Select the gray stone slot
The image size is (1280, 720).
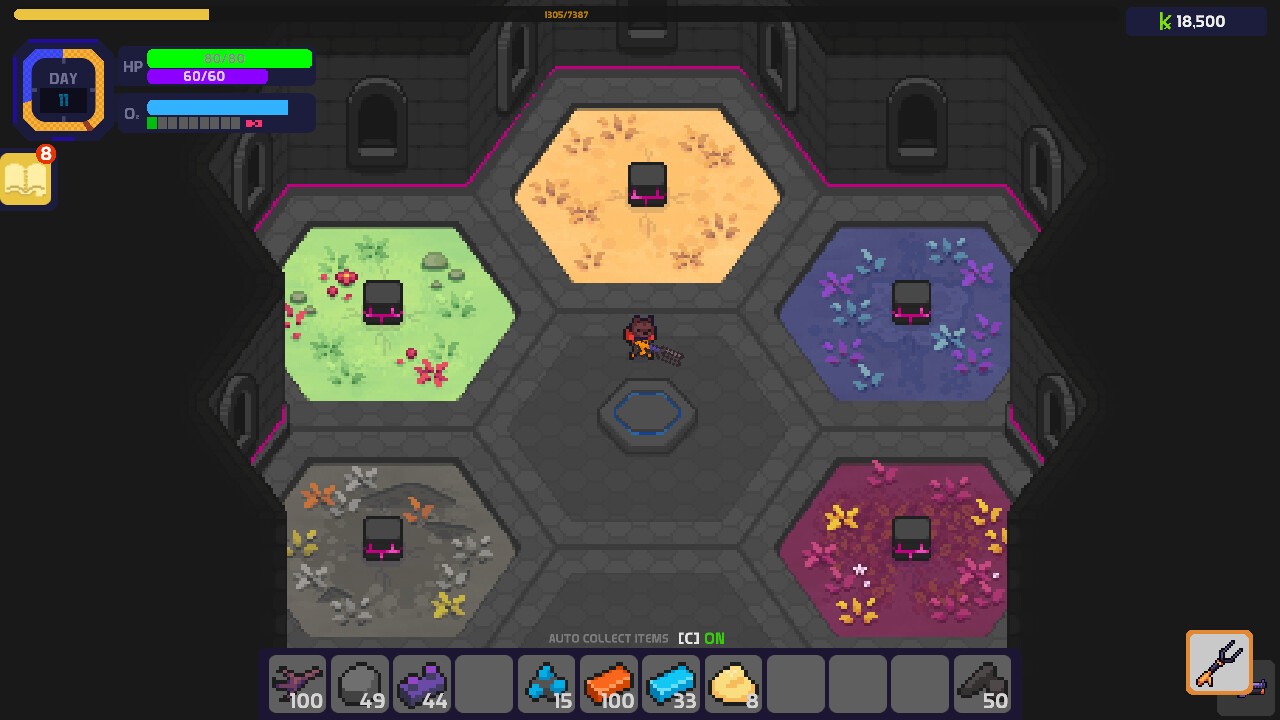pos(359,684)
